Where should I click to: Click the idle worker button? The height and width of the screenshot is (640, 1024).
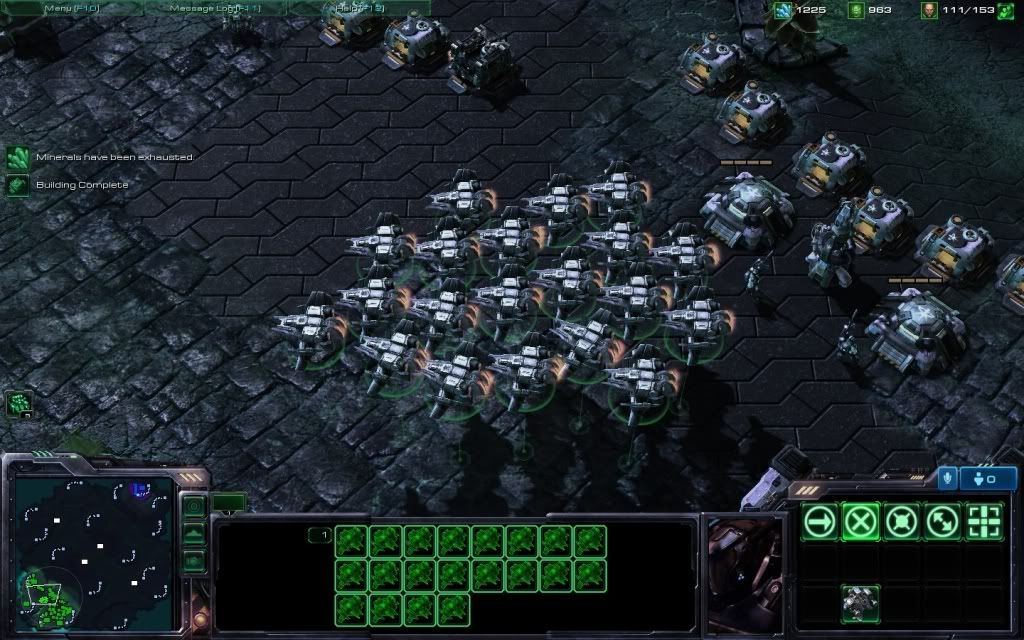(x=19, y=403)
